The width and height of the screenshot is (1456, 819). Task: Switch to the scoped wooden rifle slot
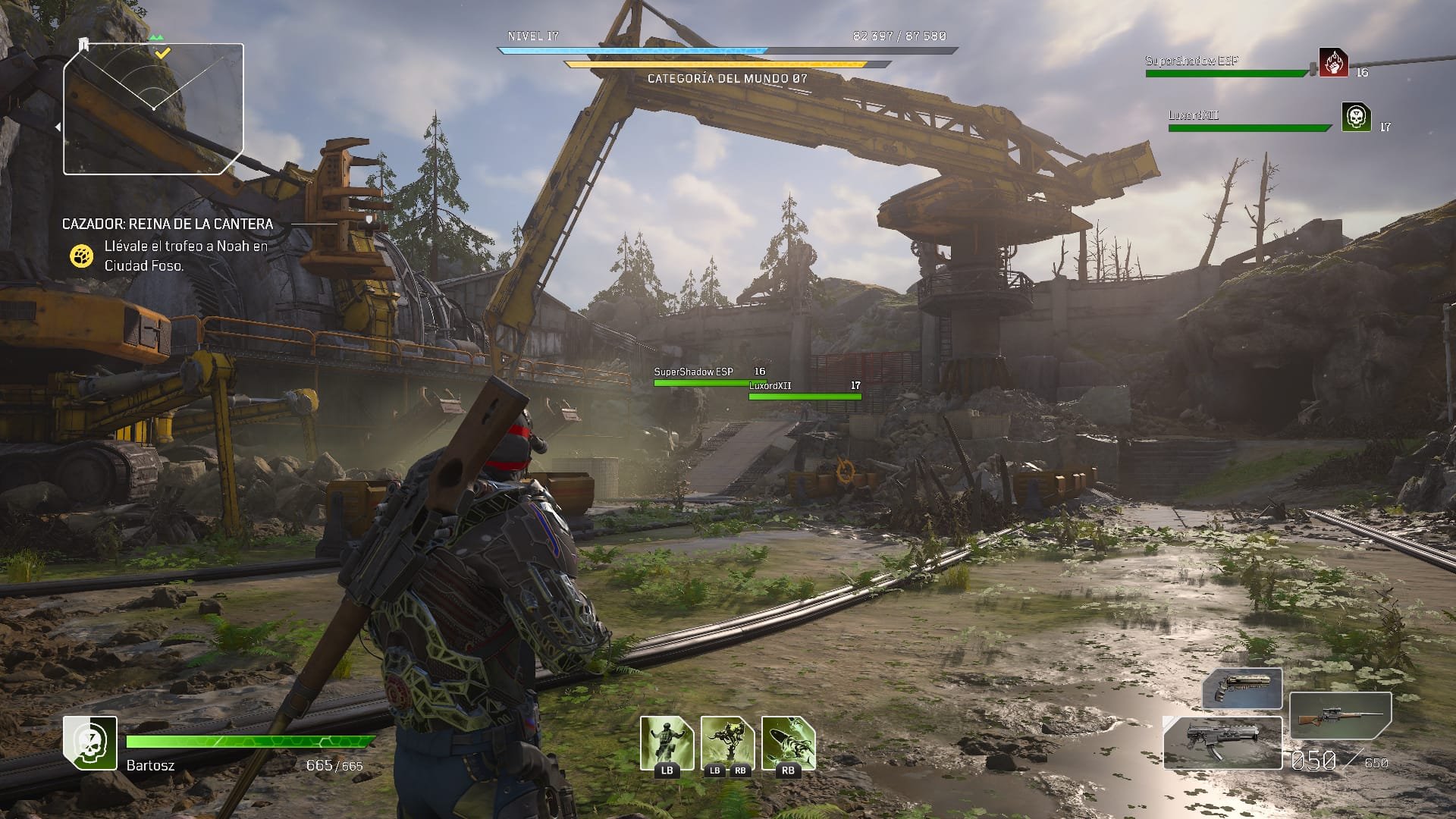1340,717
